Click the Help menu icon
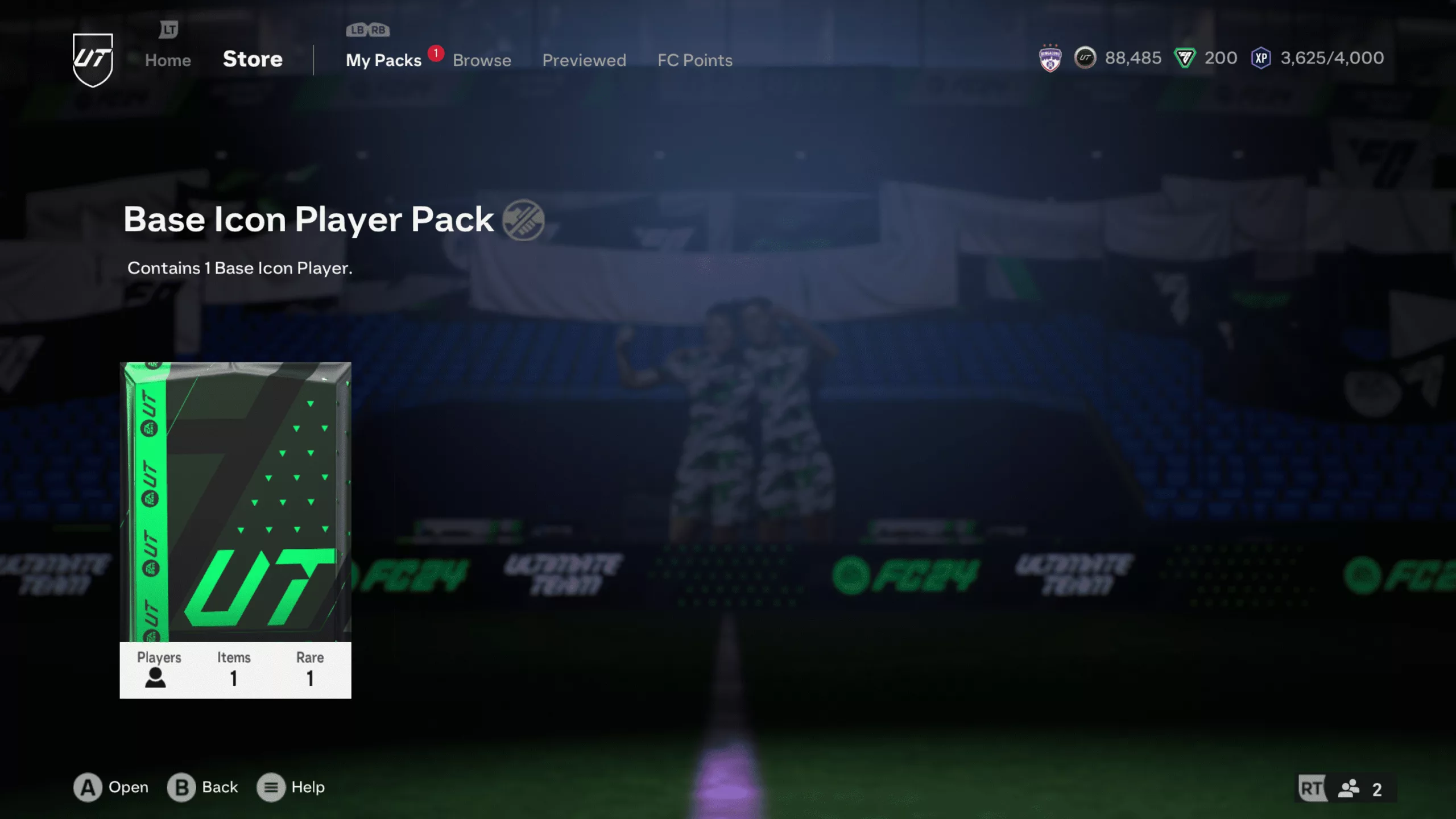 [271, 787]
